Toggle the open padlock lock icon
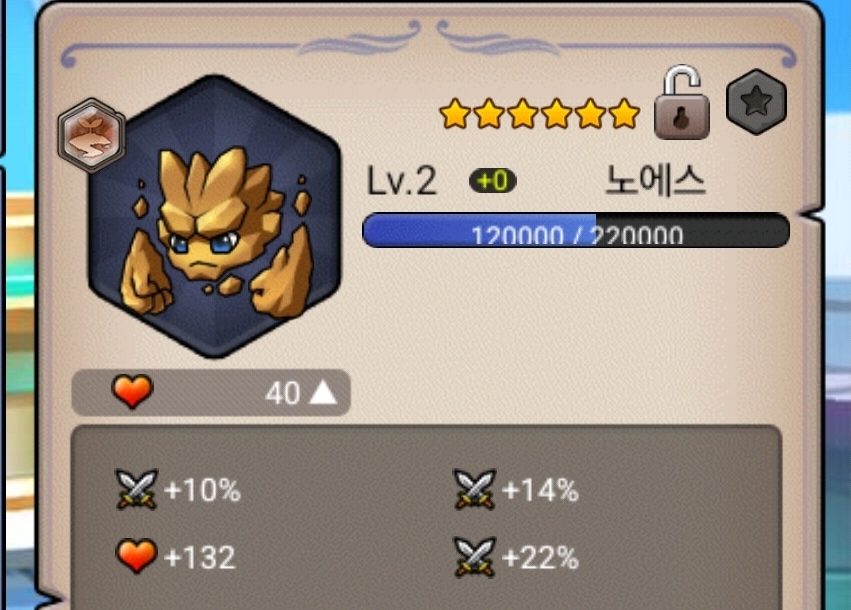Image resolution: width=851 pixels, height=610 pixels. coord(681,104)
